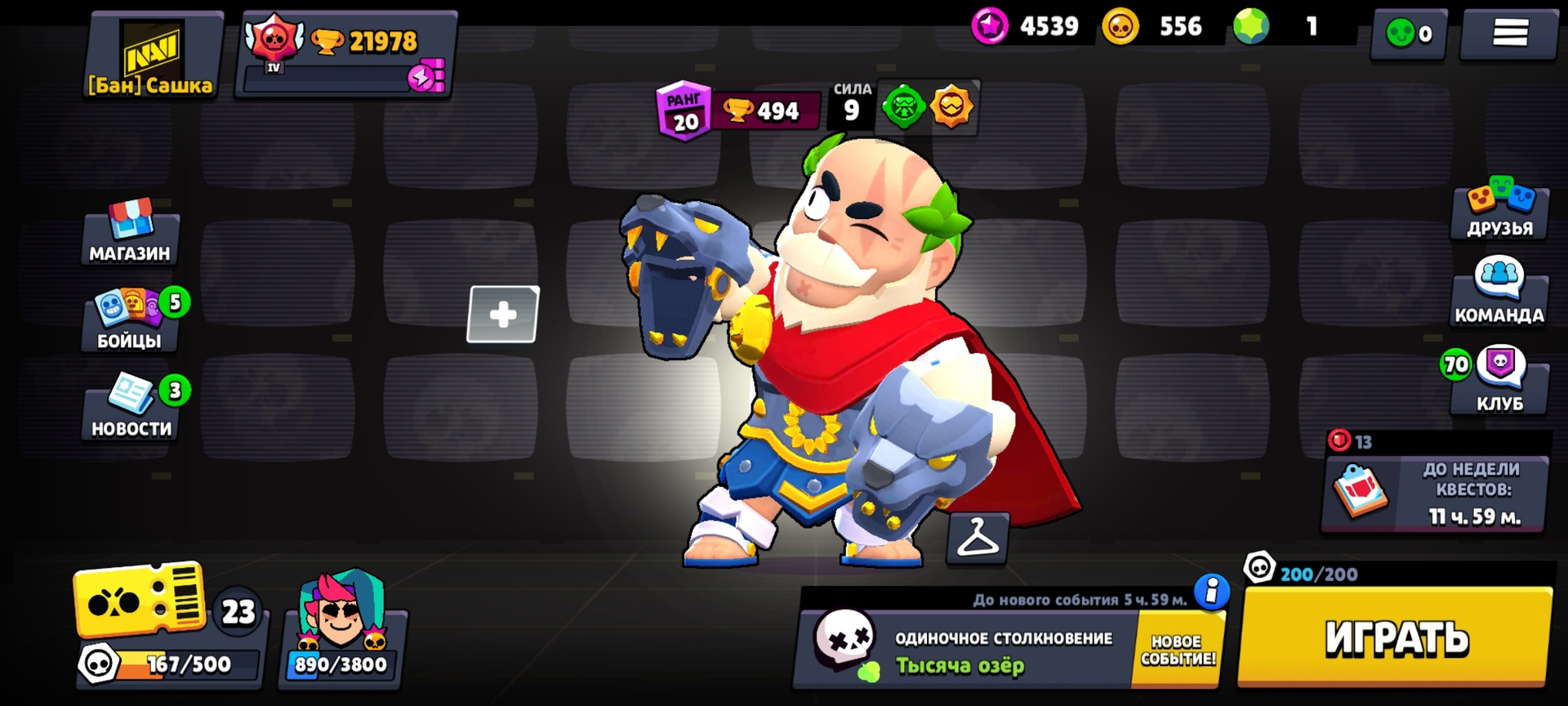This screenshot has width=1568, height=706.
Task: Change skin with the hanger icon
Action: pyautogui.click(x=978, y=538)
